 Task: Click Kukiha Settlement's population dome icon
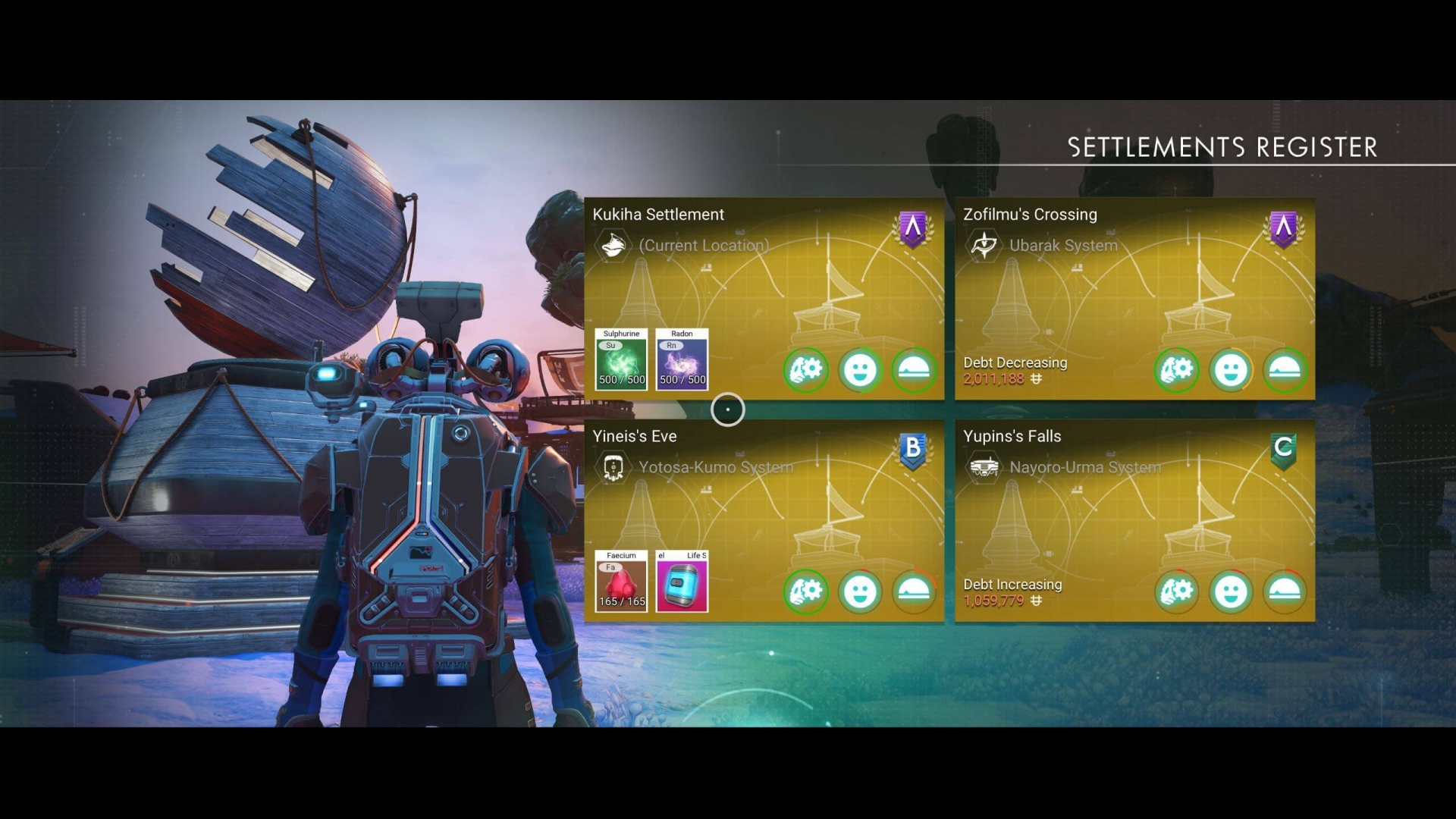914,370
